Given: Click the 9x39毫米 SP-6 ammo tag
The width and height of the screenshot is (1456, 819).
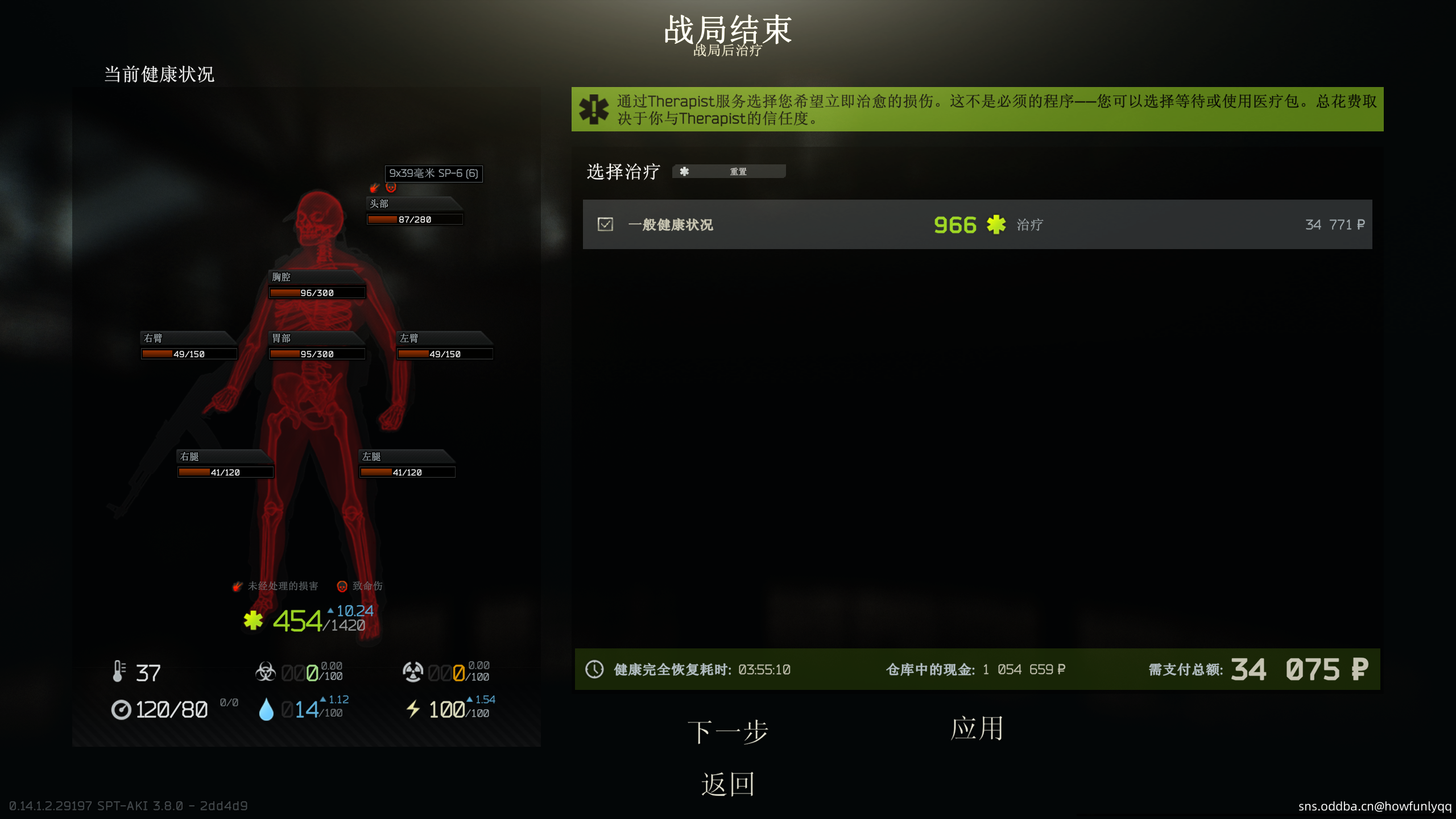Looking at the screenshot, I should [434, 174].
